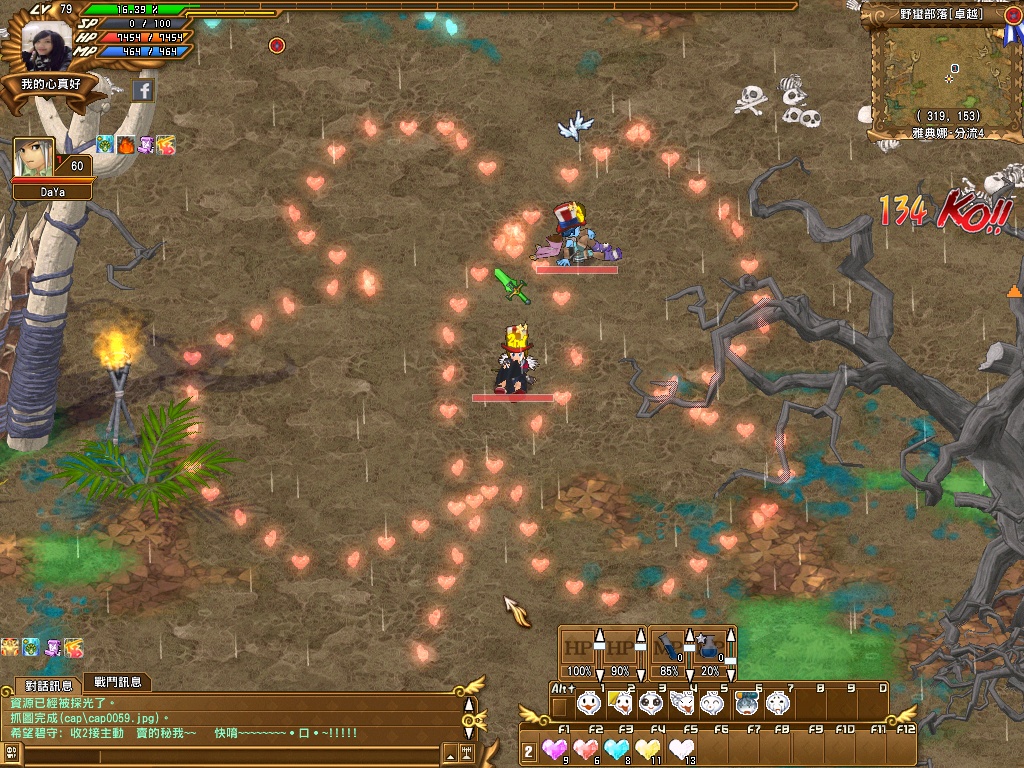Open the player portrait at top-left
Viewport: 1024px width, 768px height.
pos(47,45)
